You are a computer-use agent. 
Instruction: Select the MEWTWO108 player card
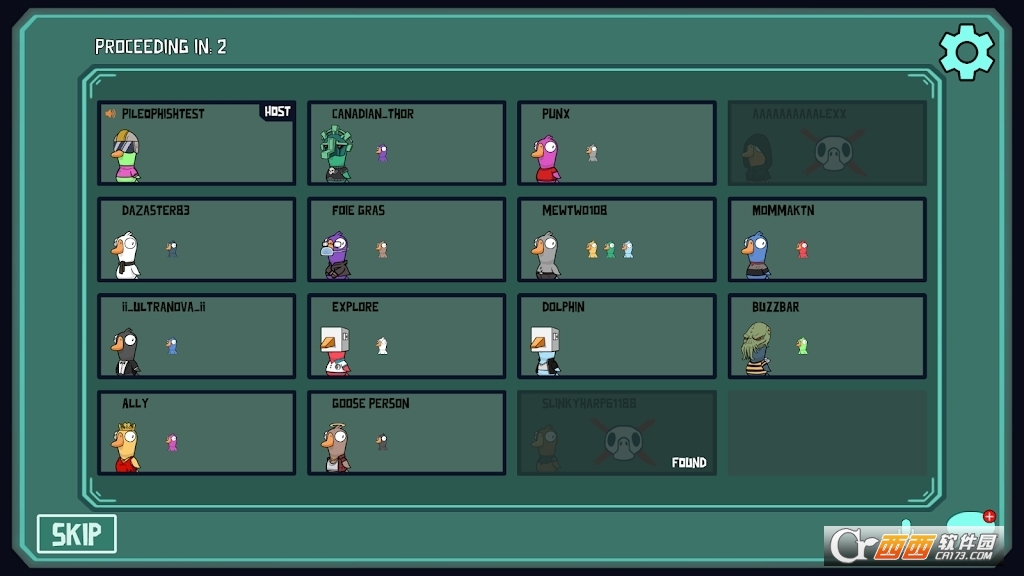tap(616, 240)
